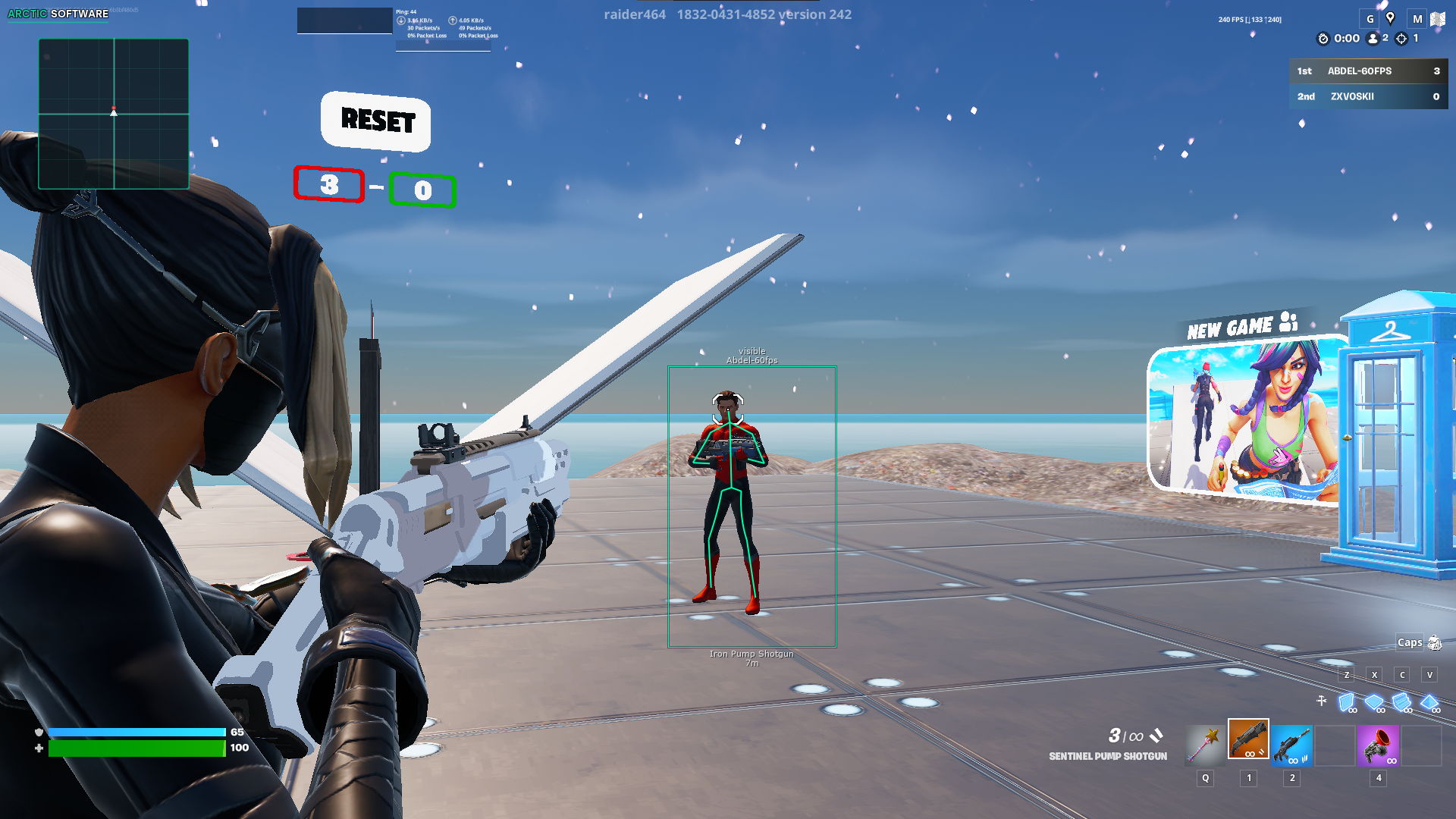Select the star wand pickaxe slot
Viewport: 1456px width, 819px height.
[x=1205, y=744]
